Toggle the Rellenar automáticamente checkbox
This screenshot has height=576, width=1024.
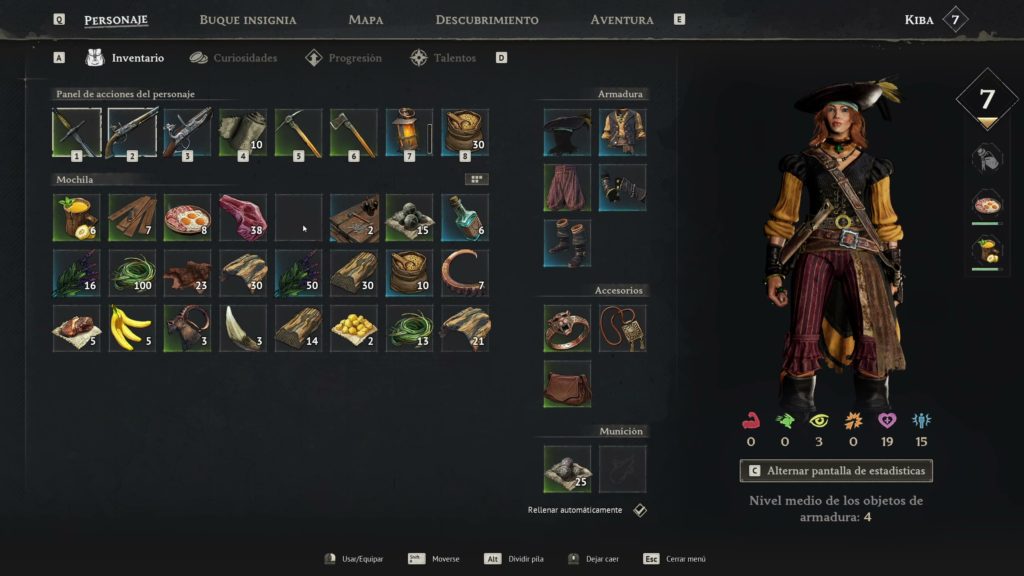pos(640,510)
